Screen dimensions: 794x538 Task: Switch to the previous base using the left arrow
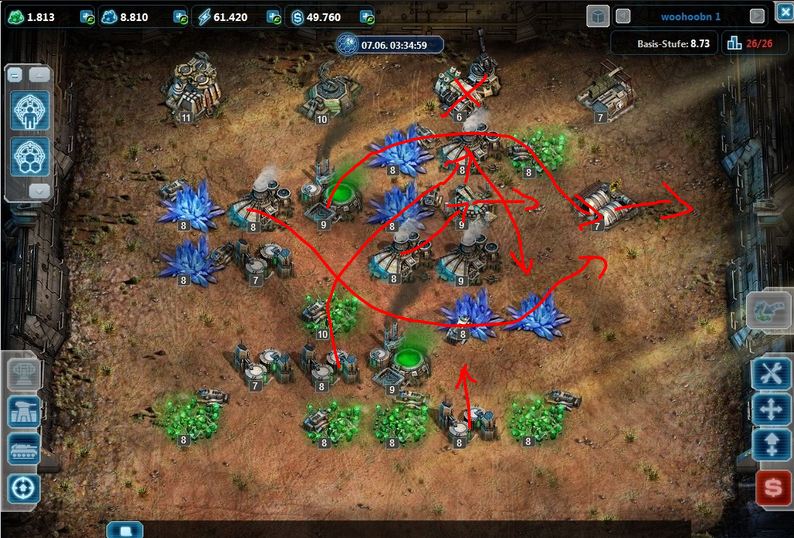[622, 17]
